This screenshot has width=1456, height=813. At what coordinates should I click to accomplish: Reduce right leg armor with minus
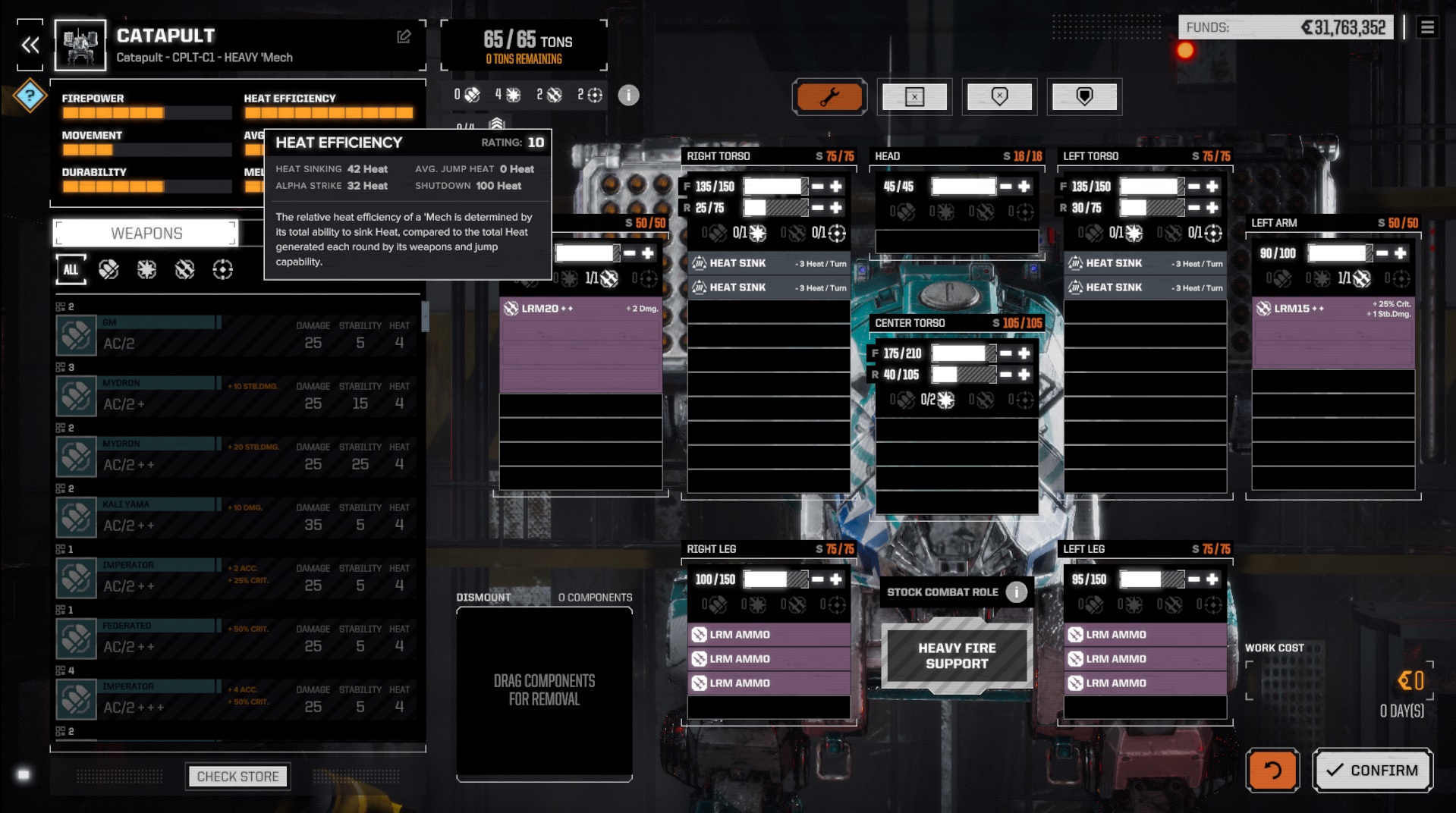[x=817, y=579]
